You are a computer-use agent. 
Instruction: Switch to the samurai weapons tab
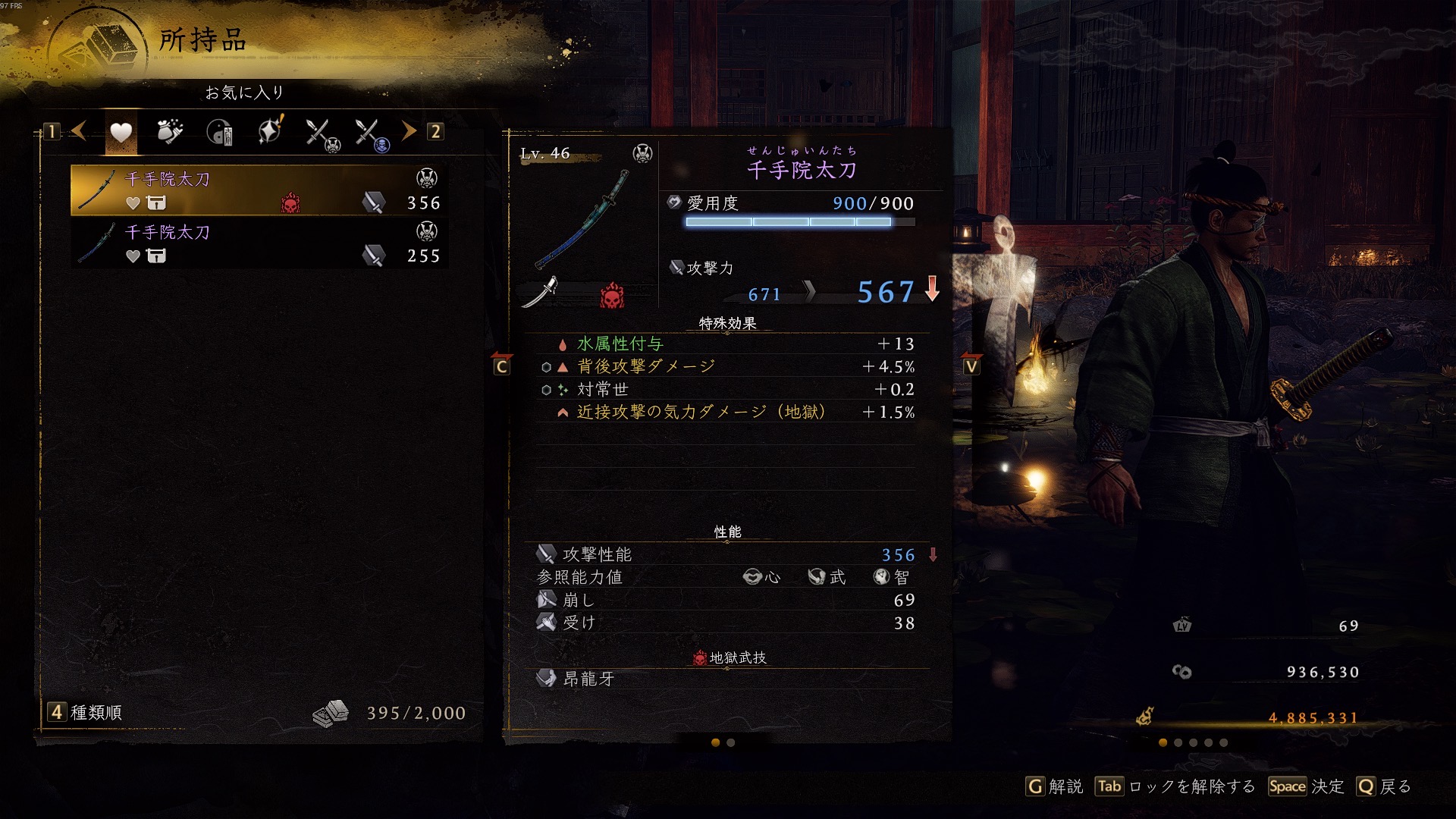(322, 133)
